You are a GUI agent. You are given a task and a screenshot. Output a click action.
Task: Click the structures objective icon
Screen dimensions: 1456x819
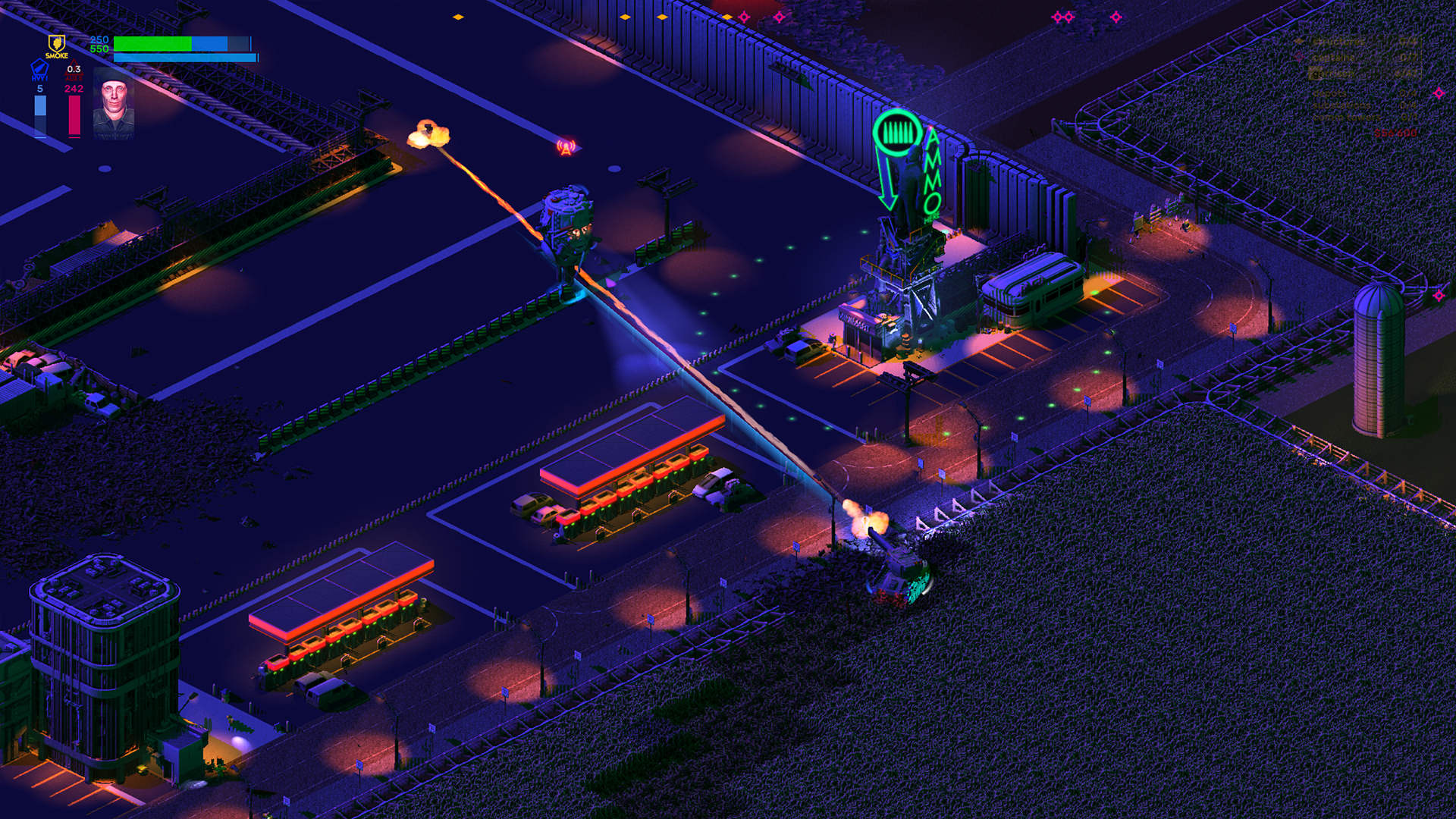pyautogui.click(x=1298, y=42)
